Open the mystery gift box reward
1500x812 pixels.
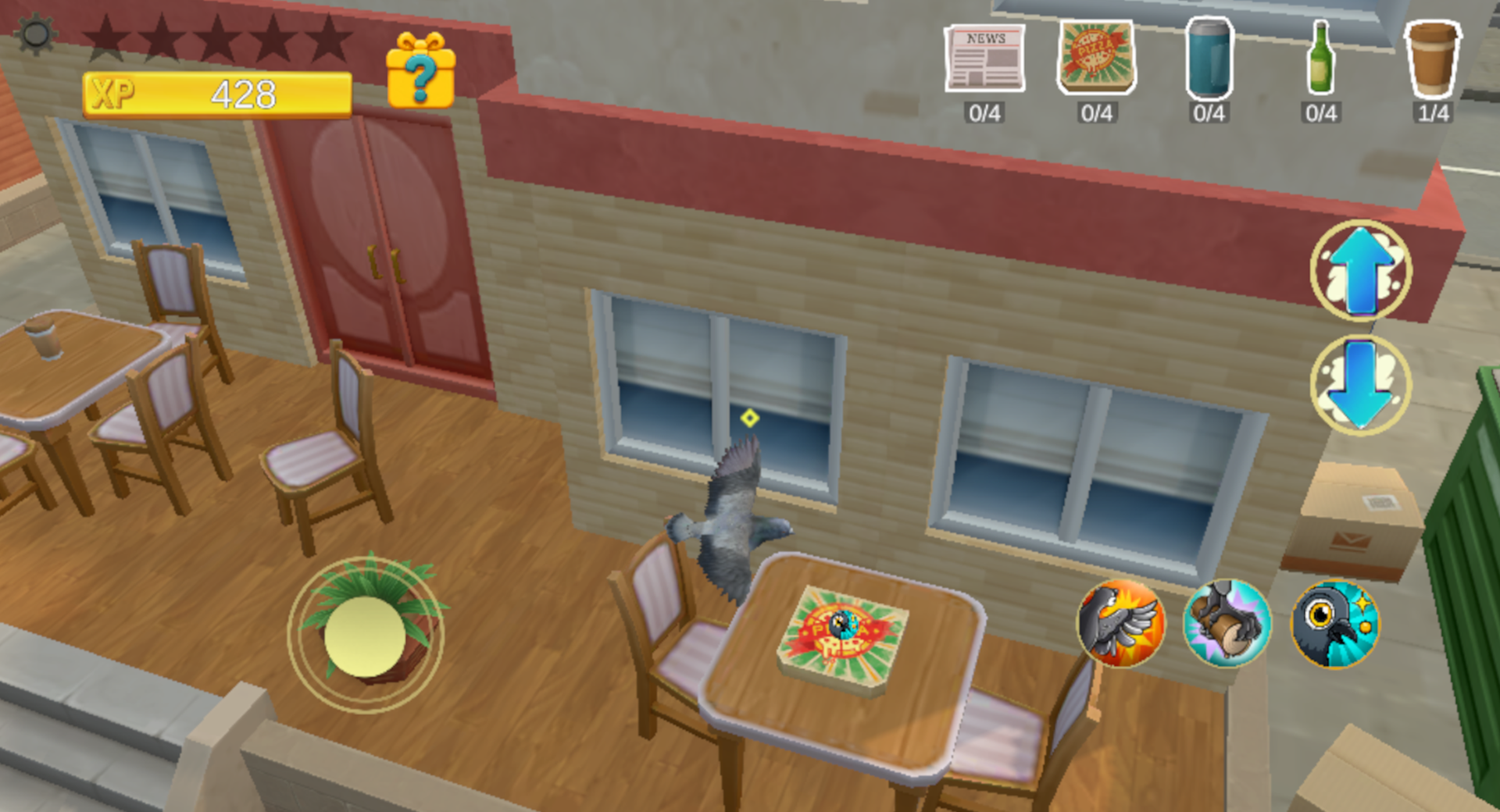(x=420, y=74)
